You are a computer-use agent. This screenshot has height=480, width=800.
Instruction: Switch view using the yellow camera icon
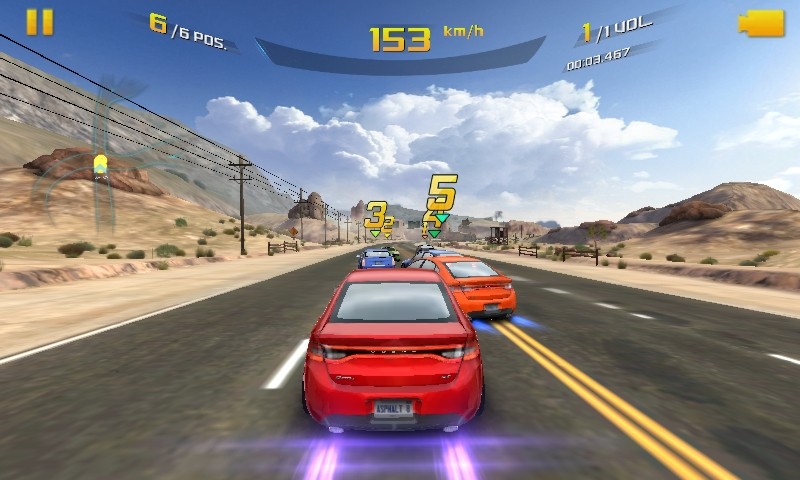(761, 24)
